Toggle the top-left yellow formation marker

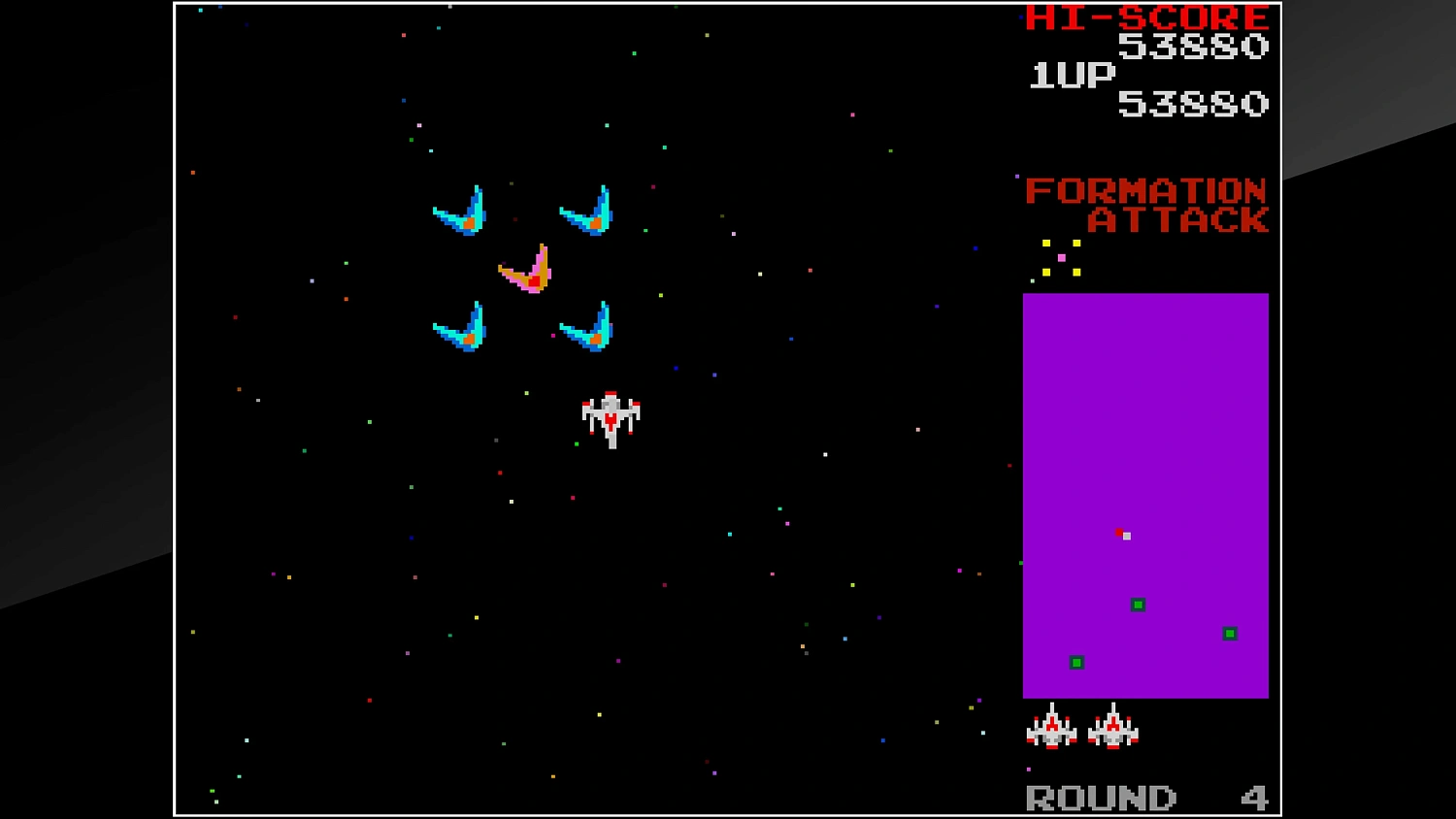coord(1045,241)
